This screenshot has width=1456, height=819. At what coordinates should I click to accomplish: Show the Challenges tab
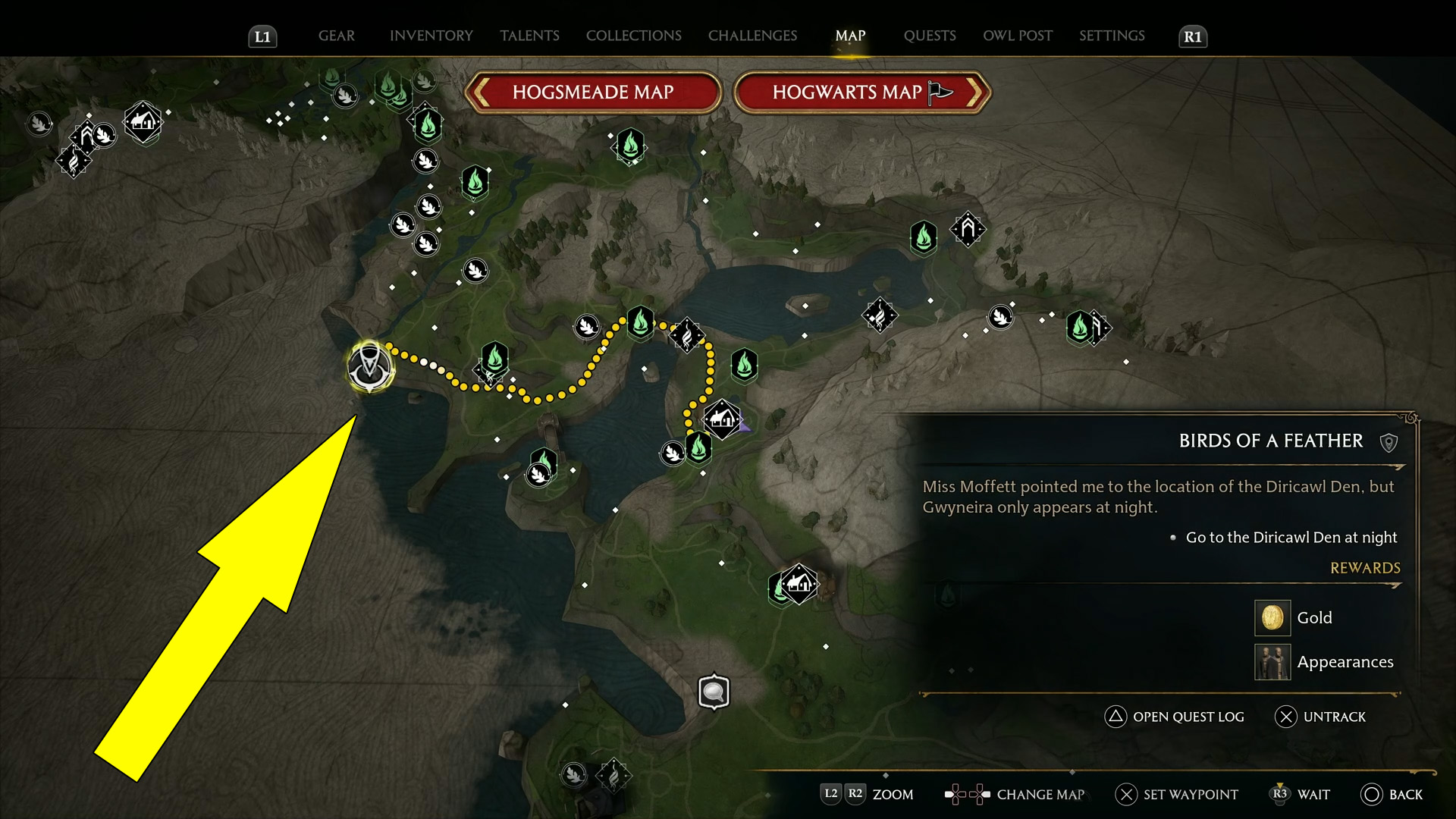[x=752, y=36]
